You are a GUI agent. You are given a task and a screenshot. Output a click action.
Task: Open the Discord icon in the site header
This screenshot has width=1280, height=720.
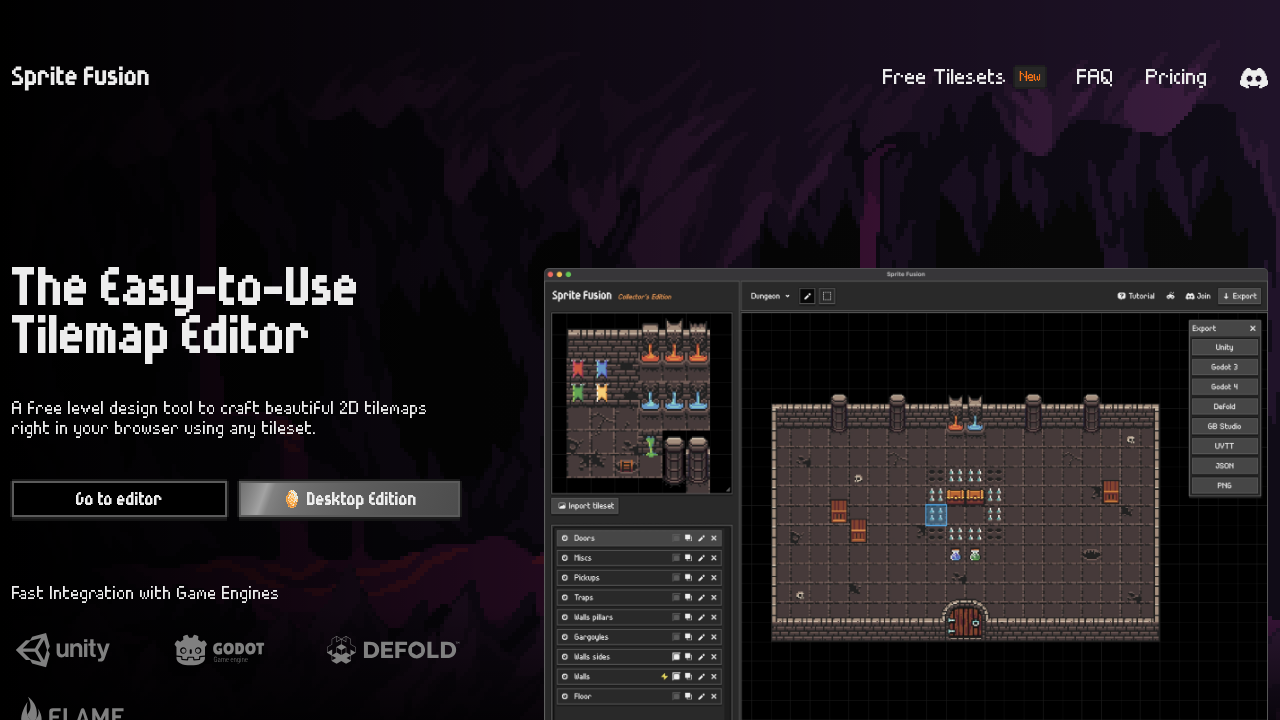coord(1253,77)
